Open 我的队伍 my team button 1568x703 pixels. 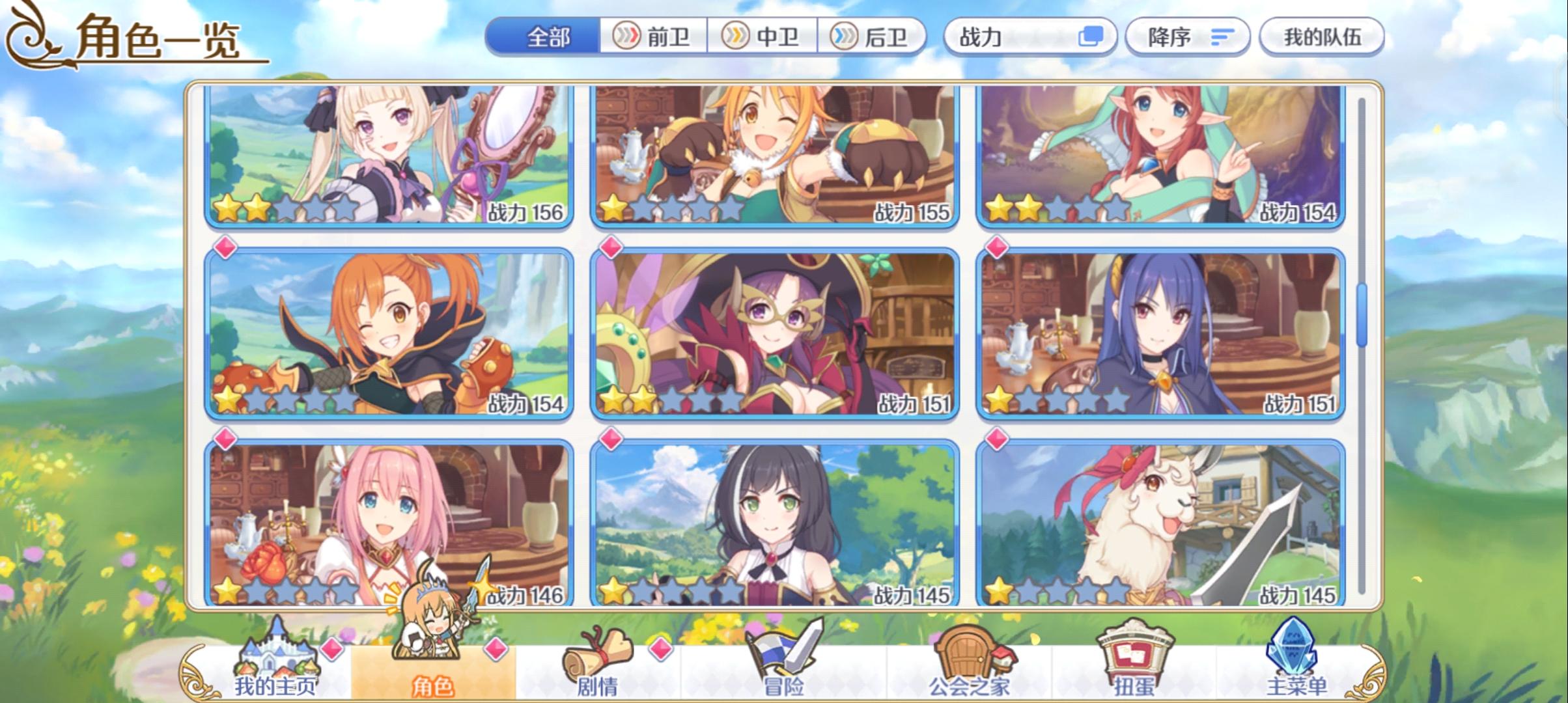(x=1322, y=36)
